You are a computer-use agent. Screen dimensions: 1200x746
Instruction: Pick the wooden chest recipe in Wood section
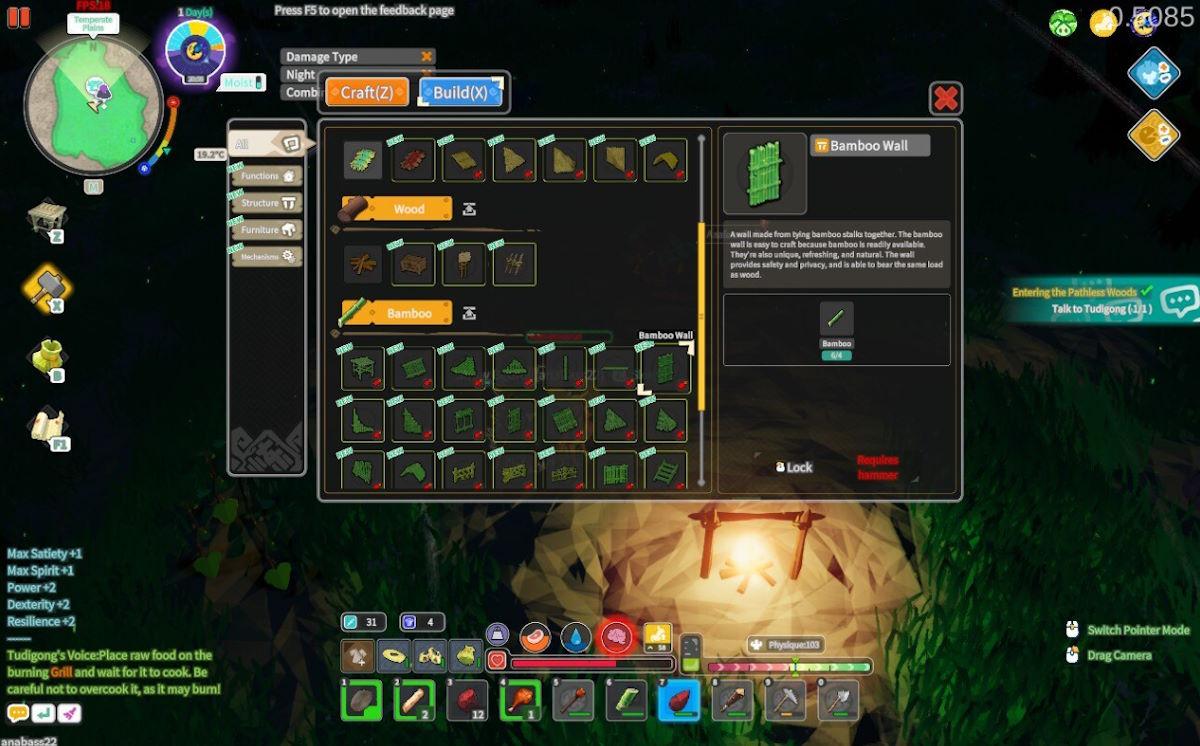point(413,265)
